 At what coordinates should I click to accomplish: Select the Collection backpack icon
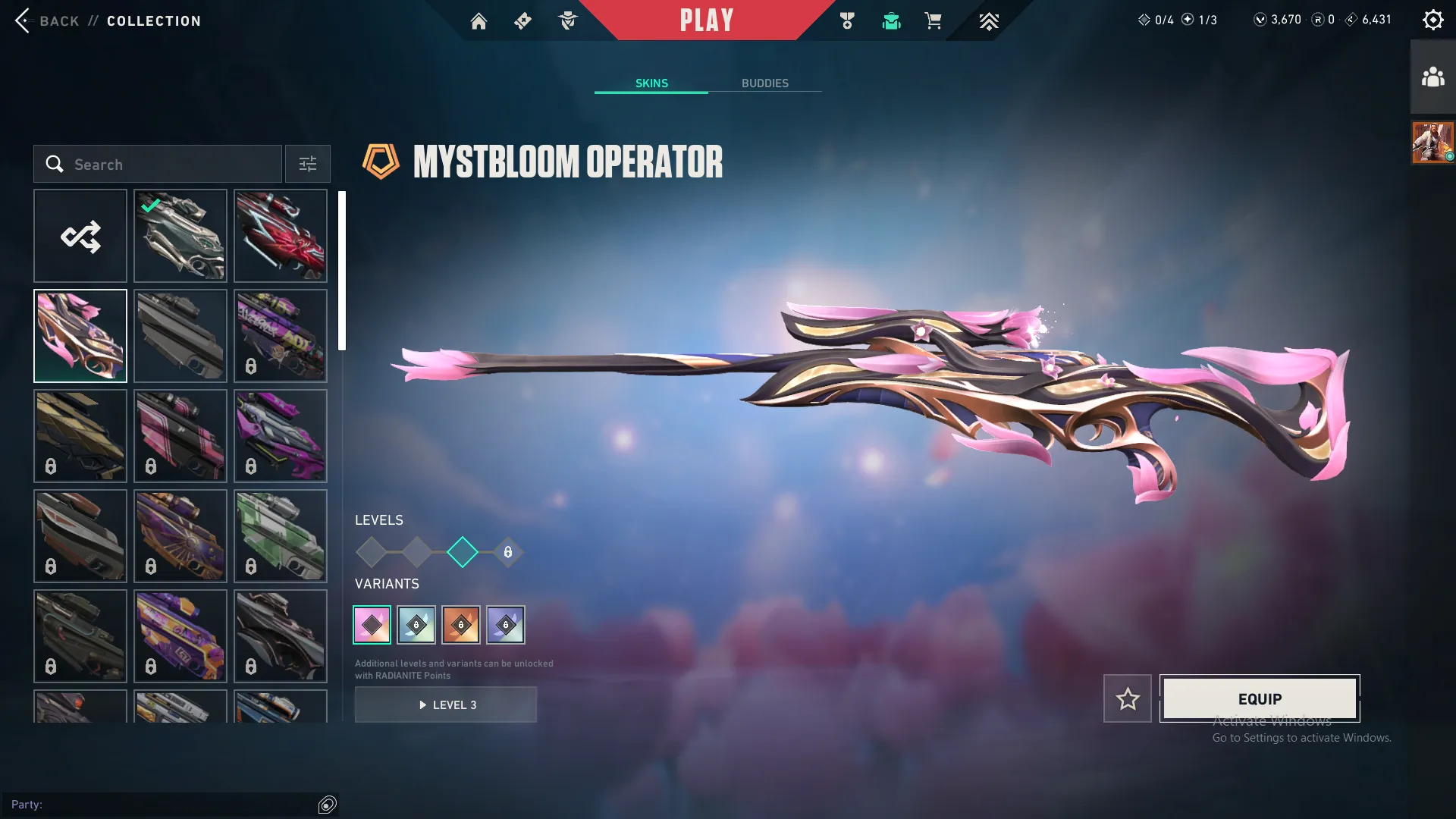(892, 20)
